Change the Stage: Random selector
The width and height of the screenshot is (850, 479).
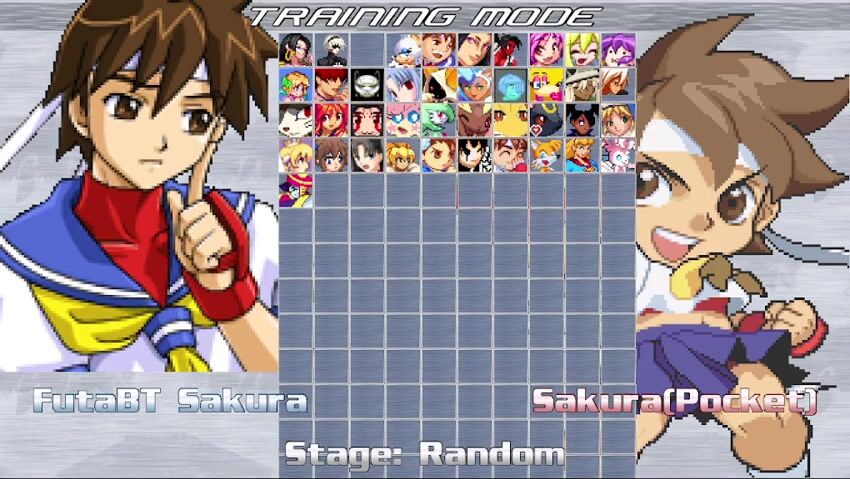pos(425,454)
